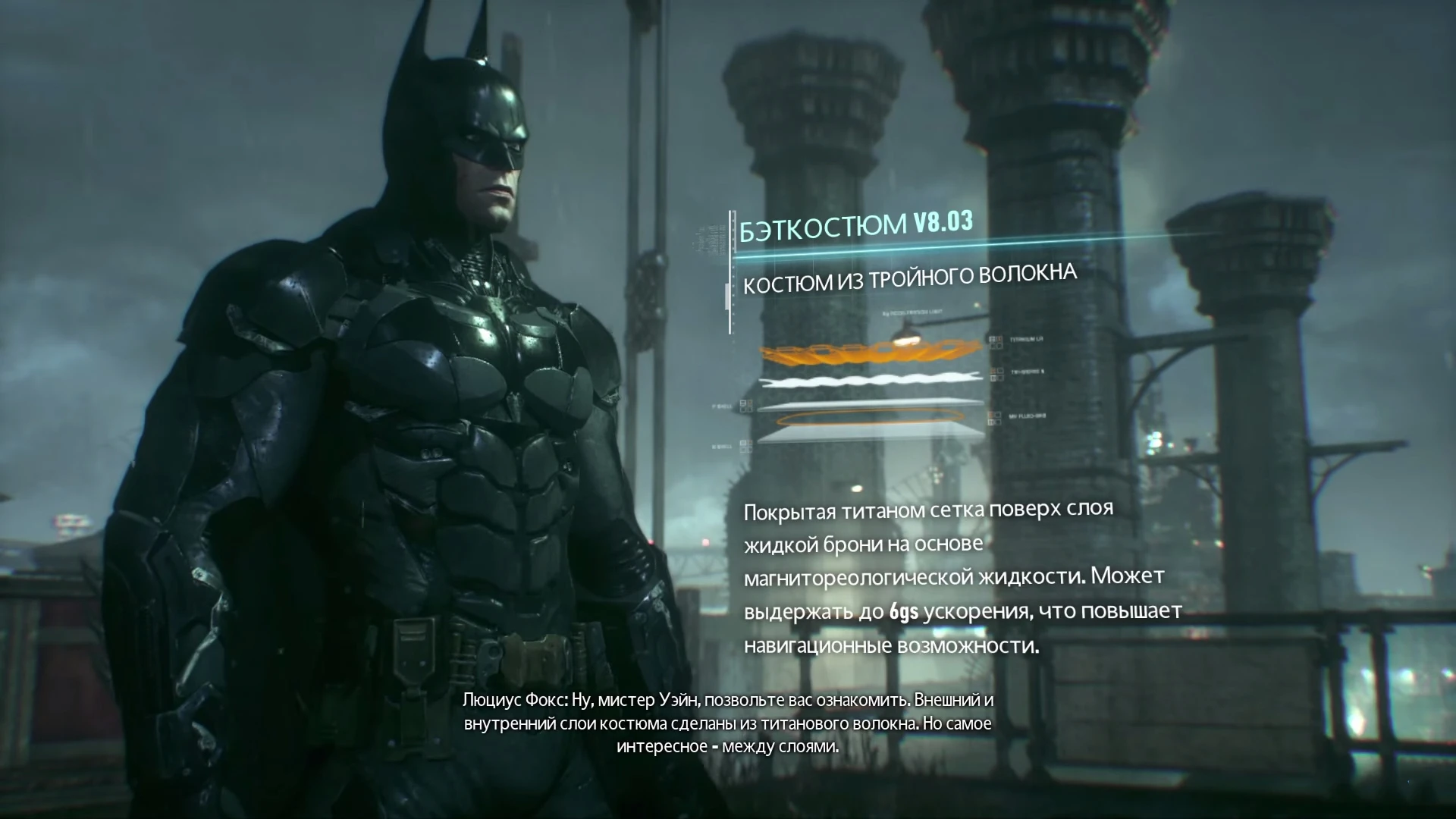Click the TITANIUM UR indicator squares
Viewport: 1456px width, 819px height.
(x=996, y=340)
